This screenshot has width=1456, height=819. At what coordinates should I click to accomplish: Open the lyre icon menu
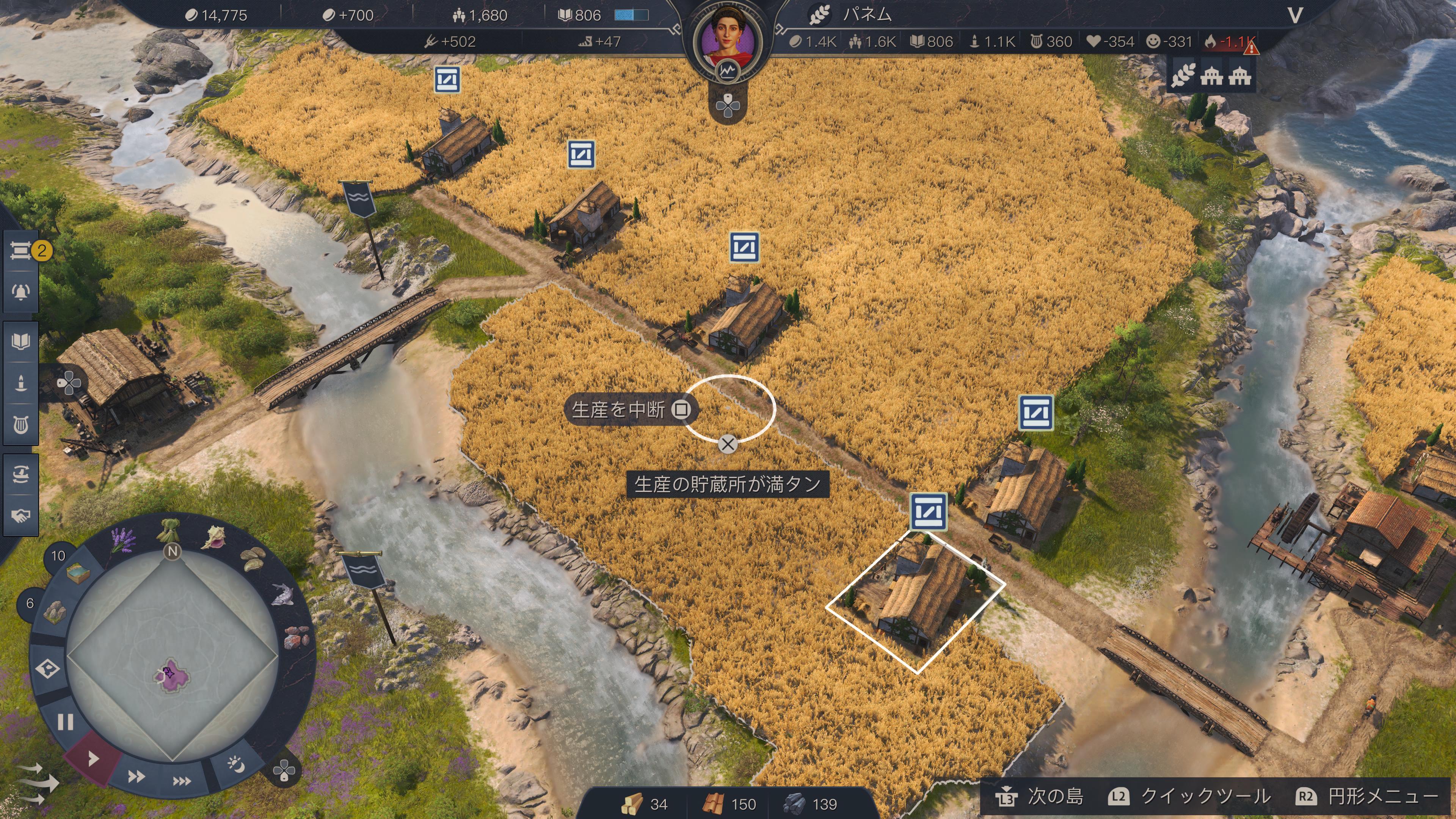(21, 425)
